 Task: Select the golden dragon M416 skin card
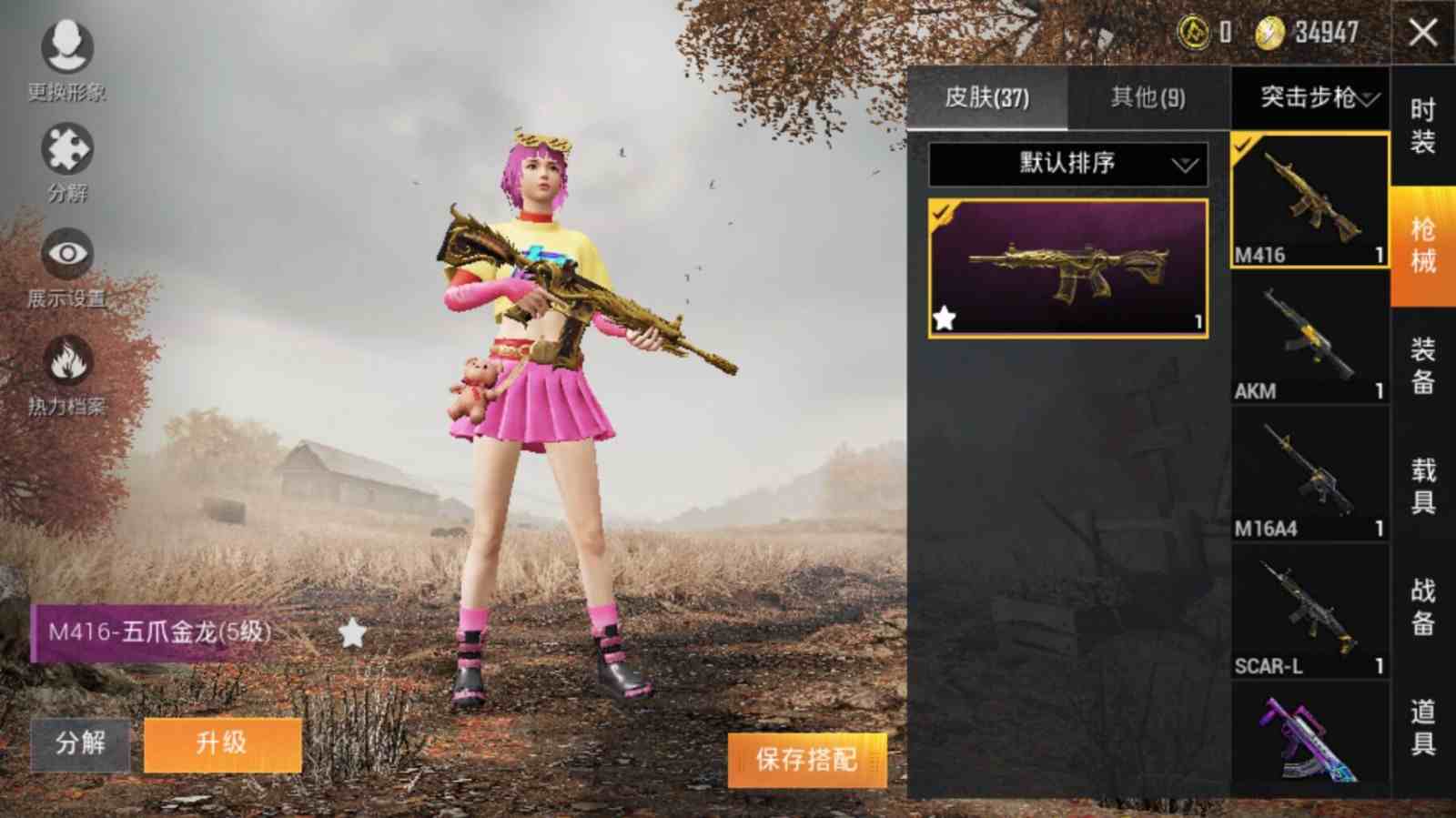(1067, 268)
